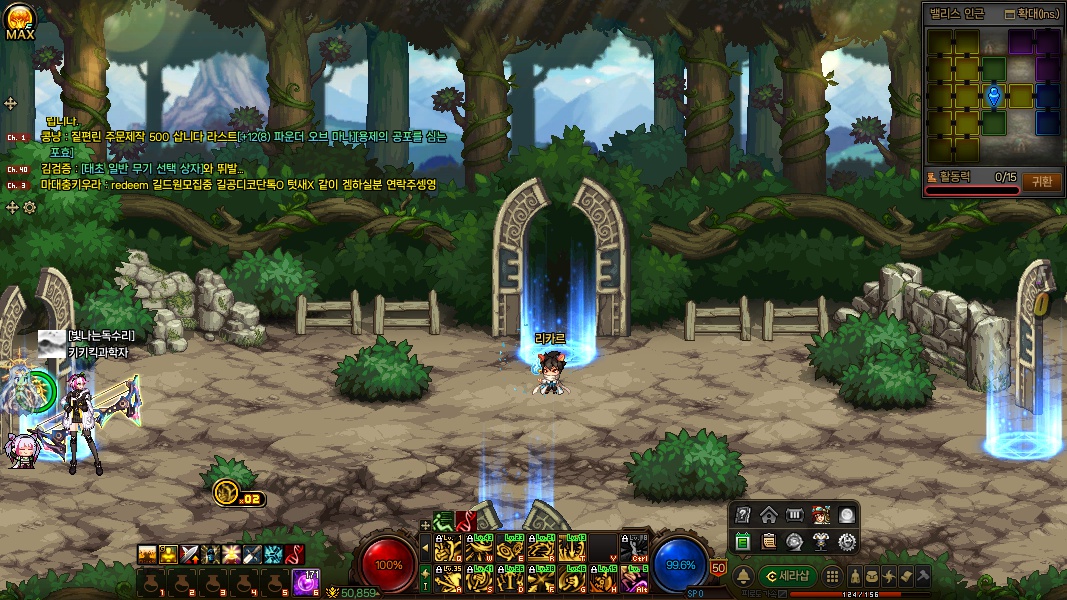The width and height of the screenshot is (1067, 600).
Task: Click the 귀환 return button
Action: coord(1041,182)
